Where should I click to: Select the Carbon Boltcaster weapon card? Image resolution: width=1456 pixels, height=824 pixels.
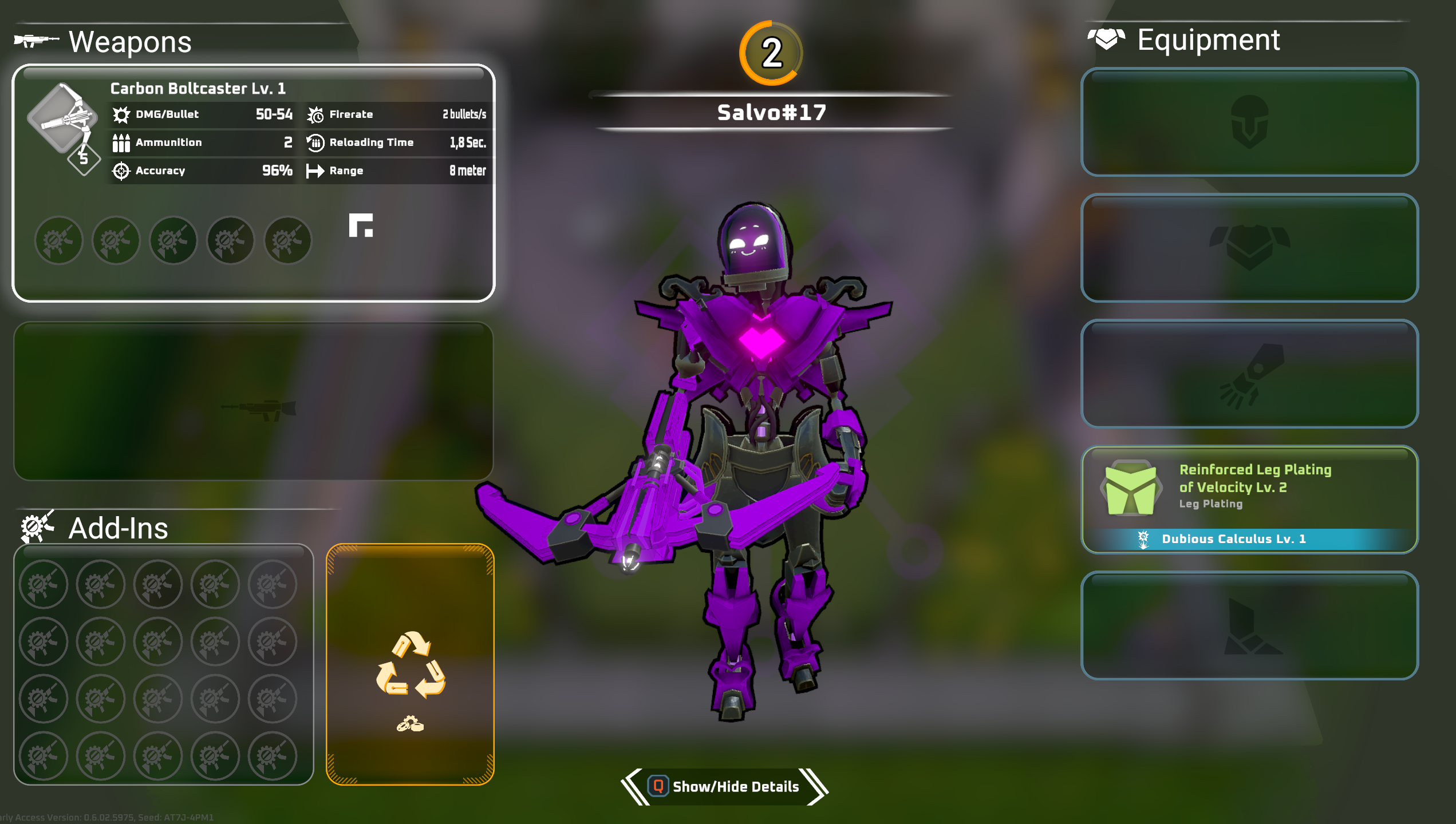pyautogui.click(x=253, y=183)
